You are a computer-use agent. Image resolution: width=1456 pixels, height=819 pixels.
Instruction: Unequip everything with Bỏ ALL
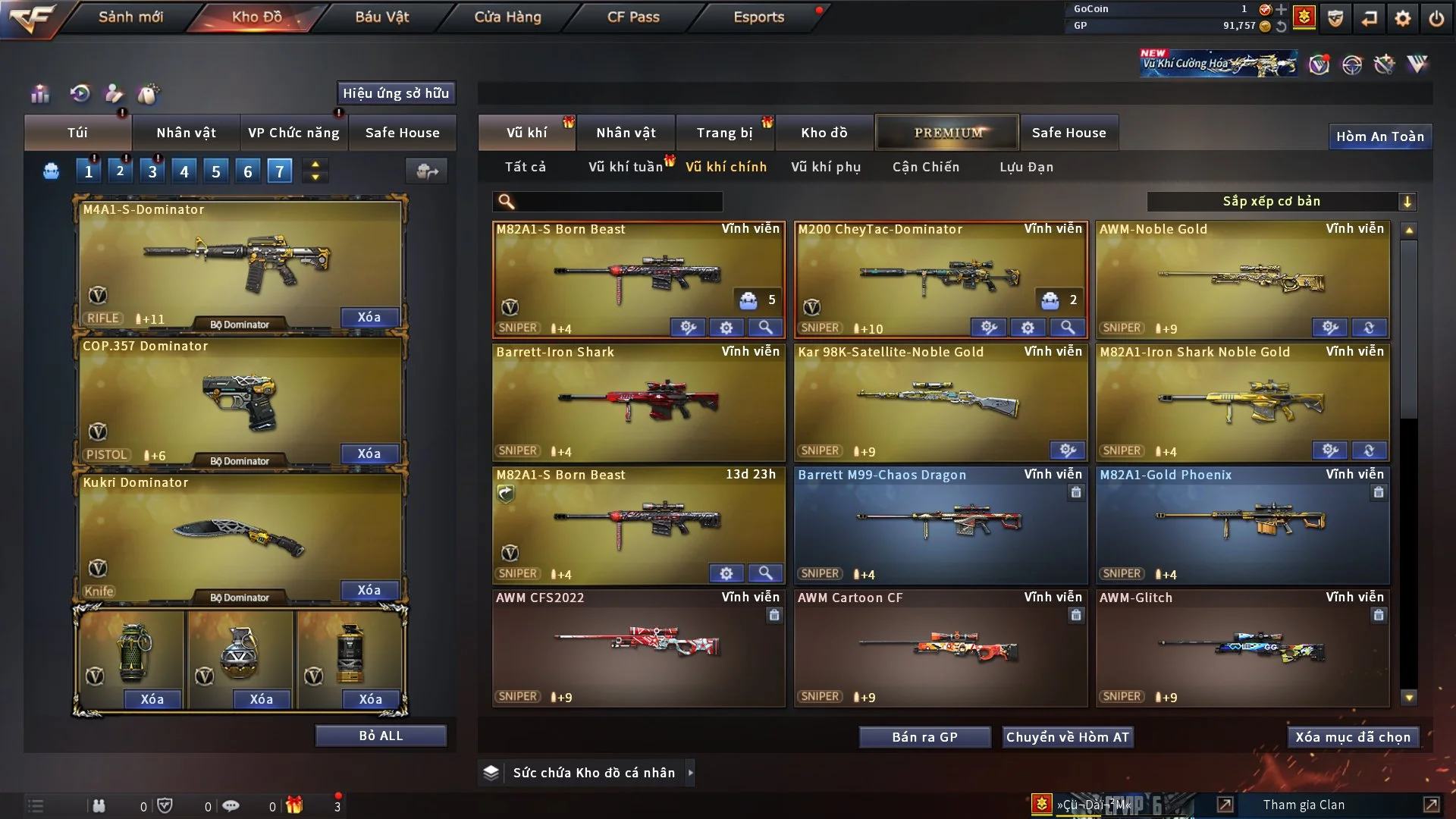381,736
